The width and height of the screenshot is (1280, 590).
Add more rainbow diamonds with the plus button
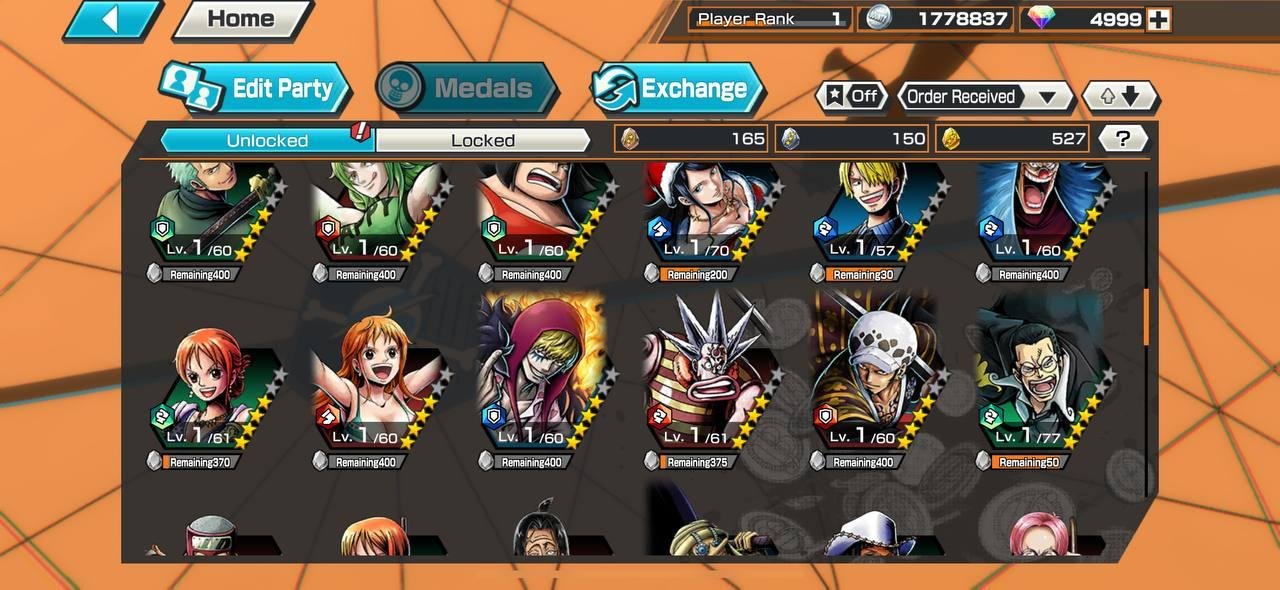pyautogui.click(x=1159, y=19)
